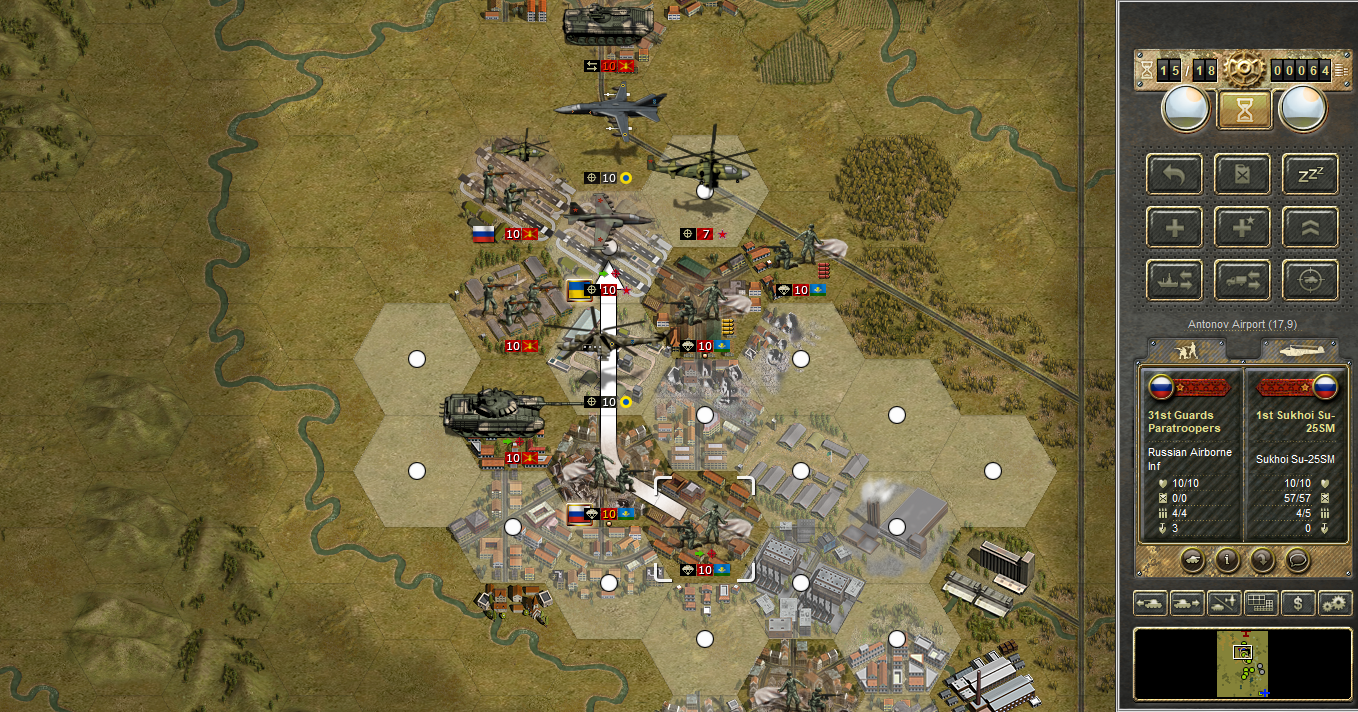End the turn with the hourglass button

click(x=1244, y=110)
